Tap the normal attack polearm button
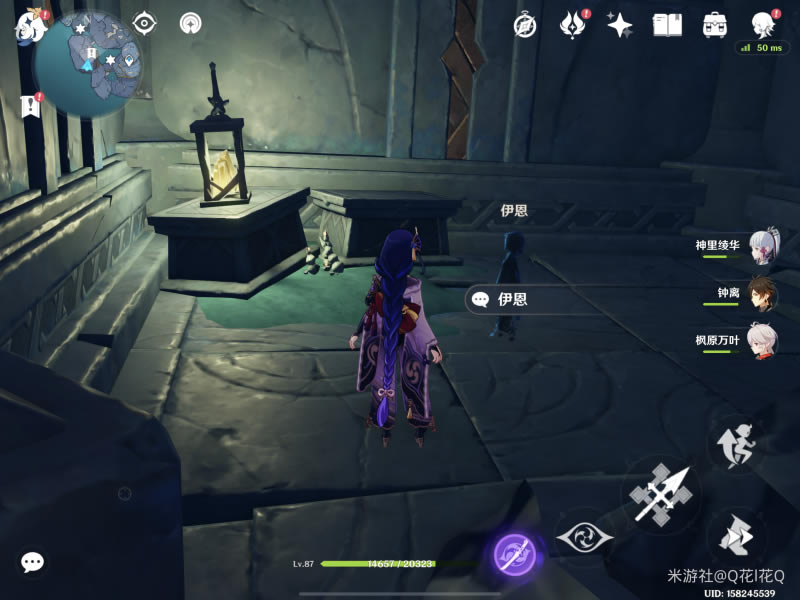The image size is (800, 600). (x=661, y=494)
